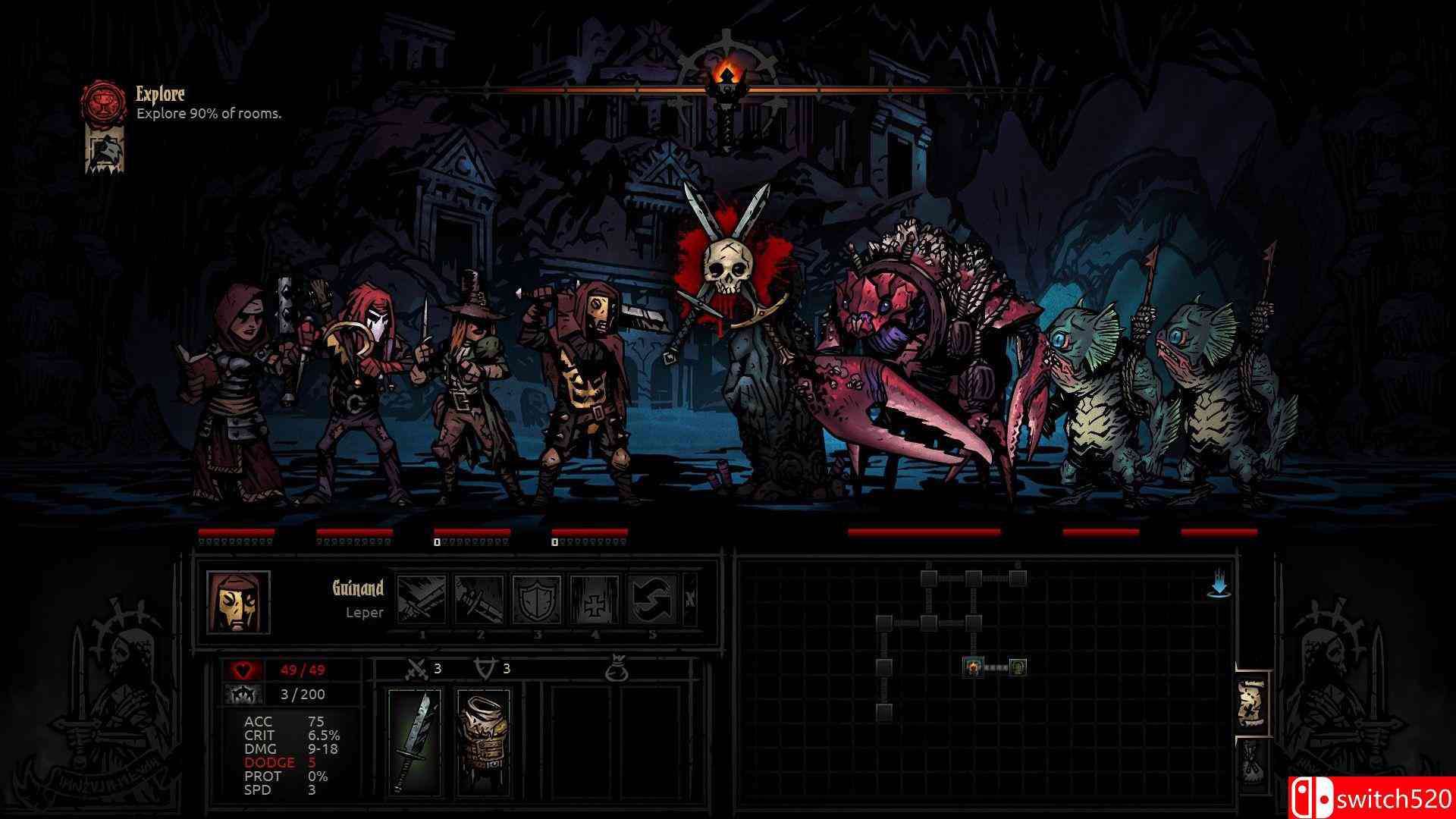The image size is (1456, 819).
Task: Click the party marker room on the minimap
Action: (973, 666)
